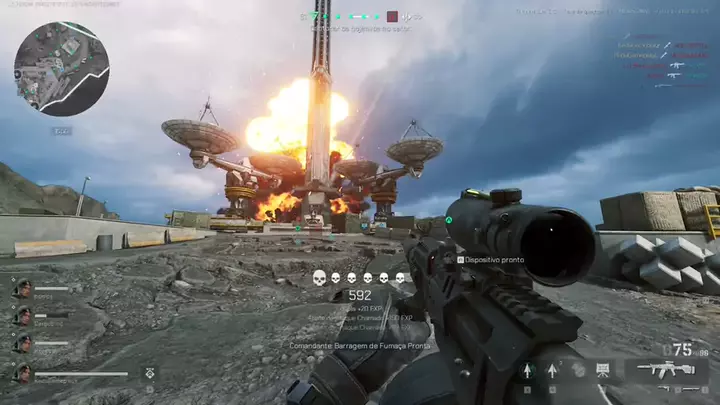Use the round smoke grenade icon
This screenshot has height=405, width=720.
tap(577, 370)
